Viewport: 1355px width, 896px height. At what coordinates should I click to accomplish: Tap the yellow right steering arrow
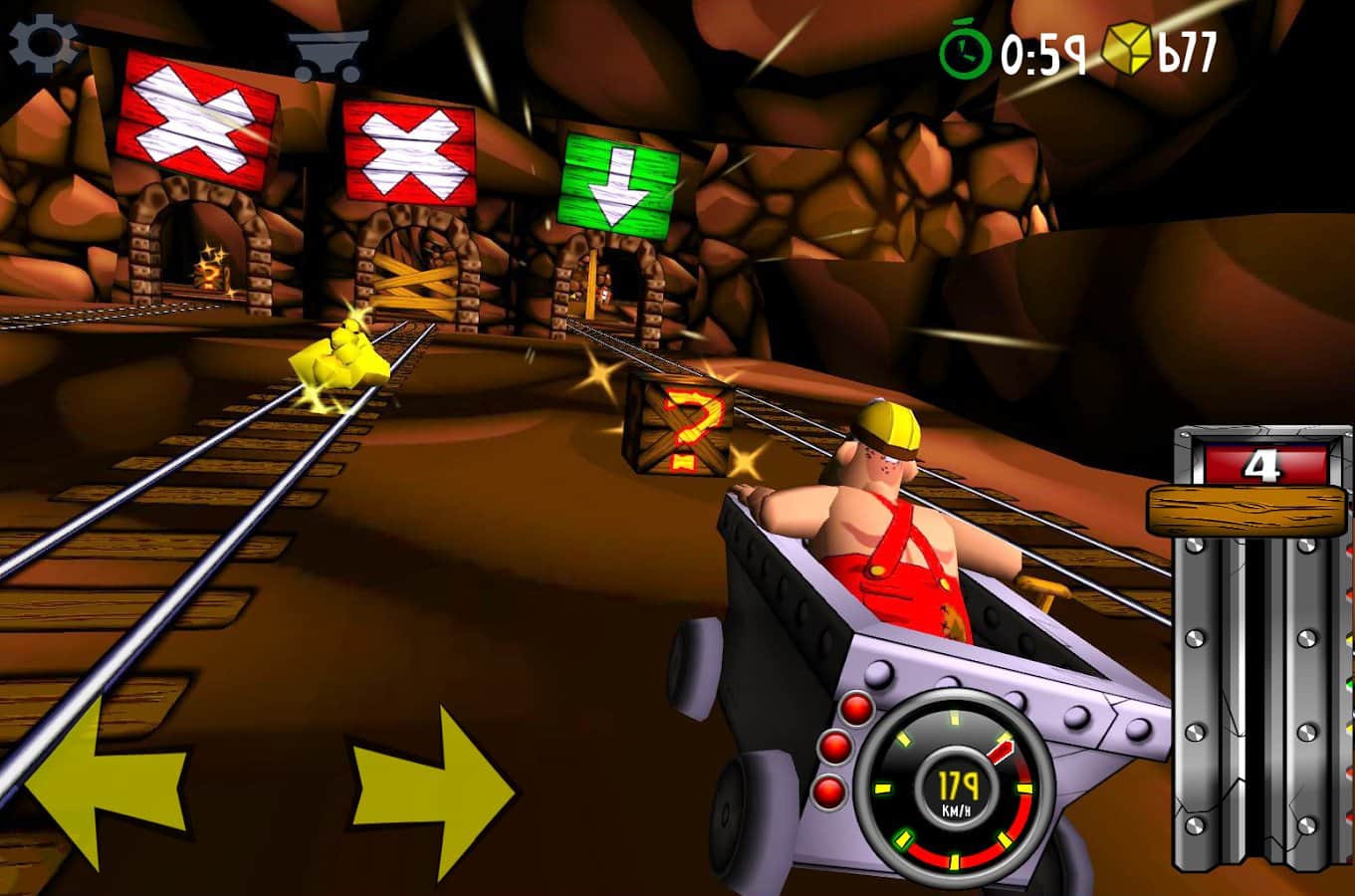pyautogui.click(x=434, y=792)
